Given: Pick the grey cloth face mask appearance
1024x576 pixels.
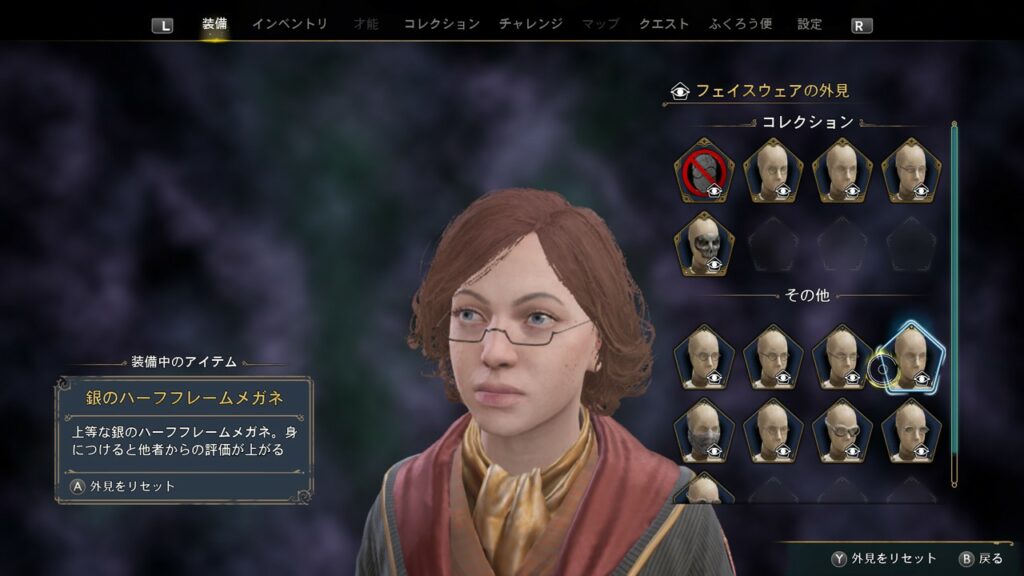Looking at the screenshot, I should 703,432.
